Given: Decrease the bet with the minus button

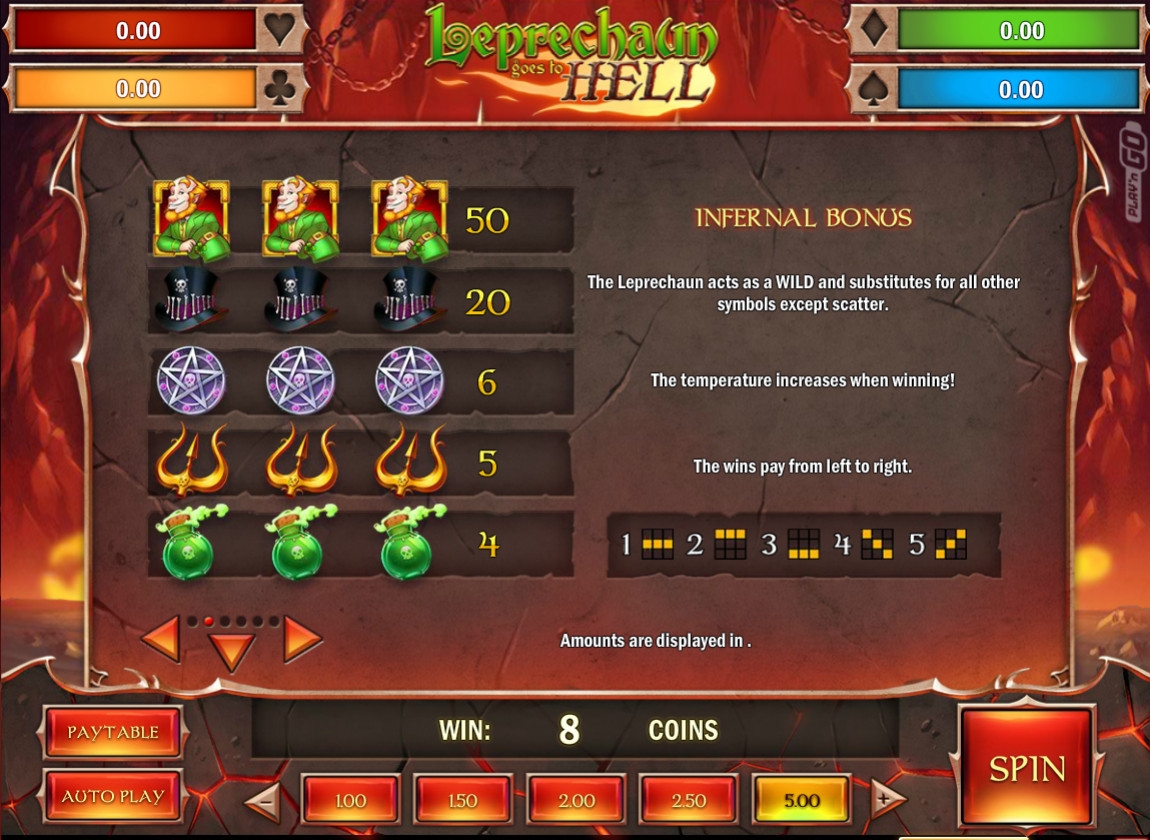Looking at the screenshot, I should [263, 799].
